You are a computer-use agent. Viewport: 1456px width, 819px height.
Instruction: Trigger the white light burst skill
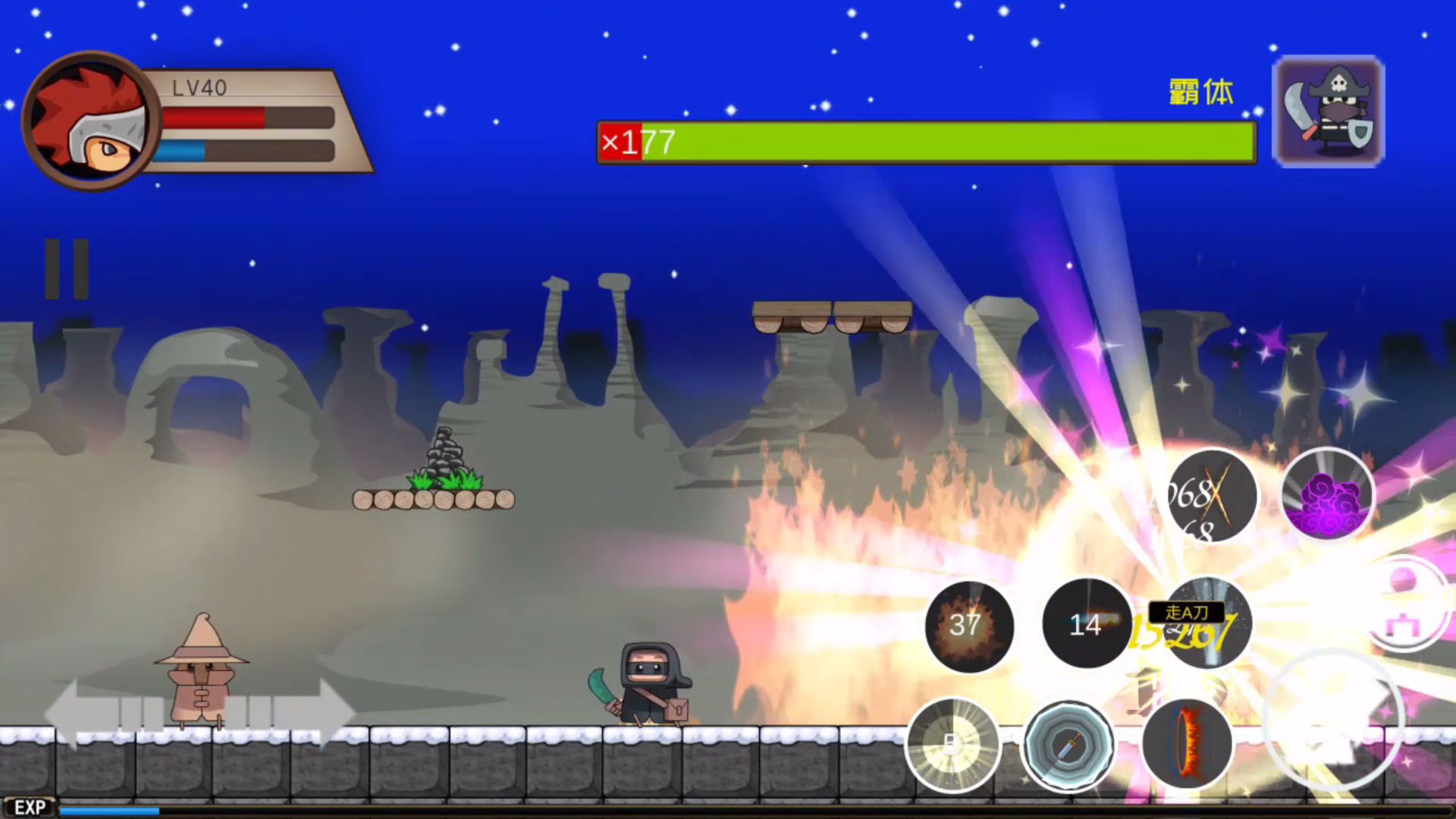click(x=953, y=745)
